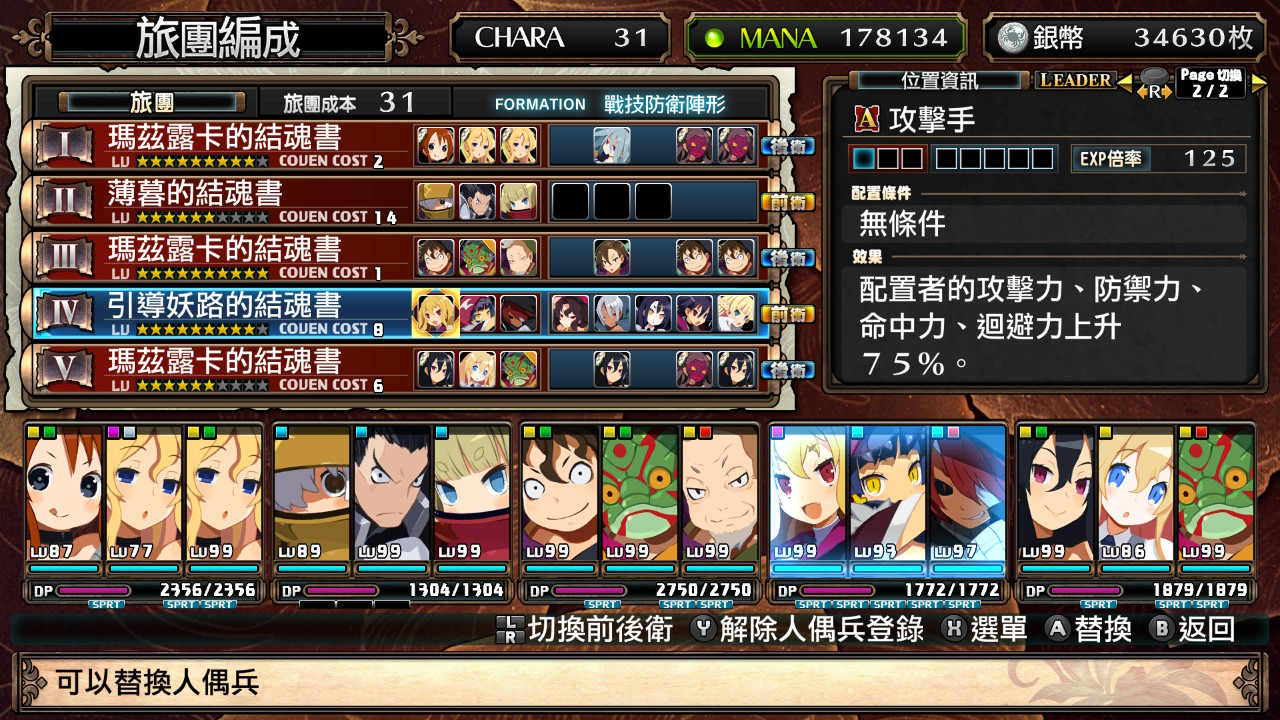Pick the LV99 black-haired stern man portrait
This screenshot has width=1280, height=720.
pos(392,495)
